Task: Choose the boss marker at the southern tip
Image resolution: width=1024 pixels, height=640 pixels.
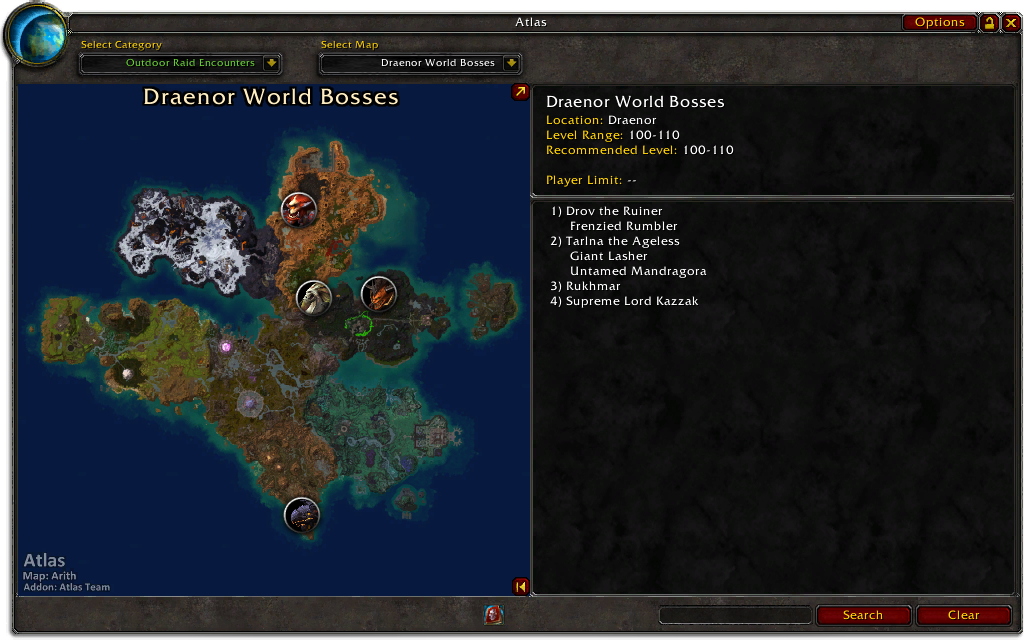Action: point(301,515)
